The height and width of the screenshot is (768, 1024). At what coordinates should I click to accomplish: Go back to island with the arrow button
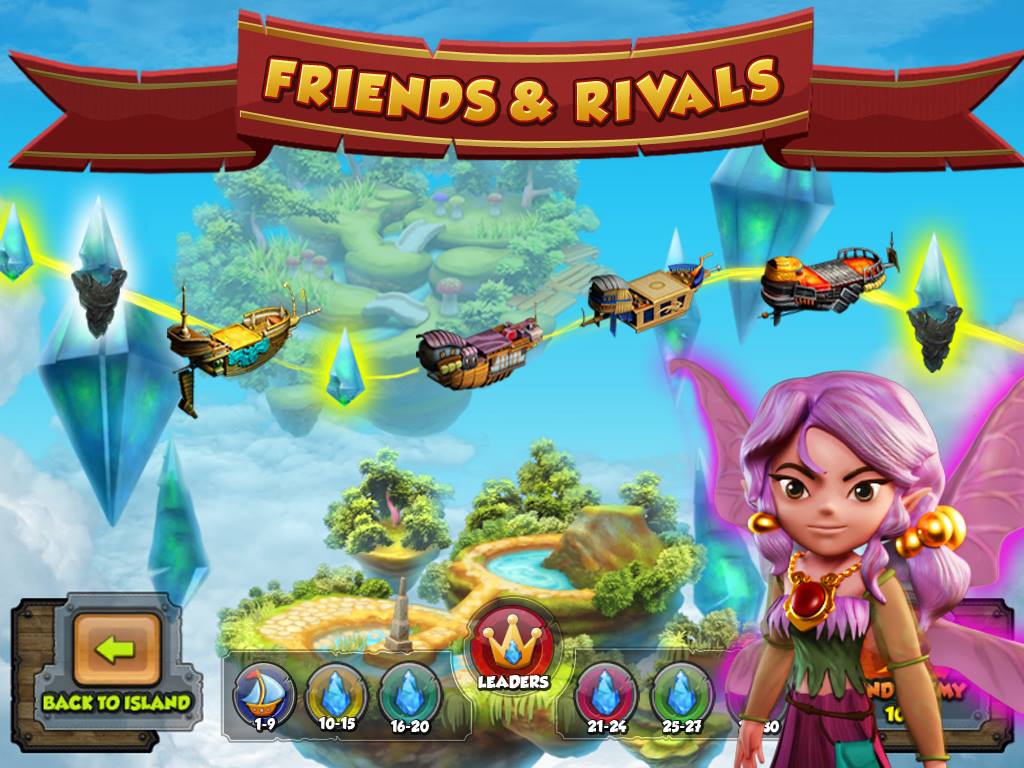pos(116,650)
